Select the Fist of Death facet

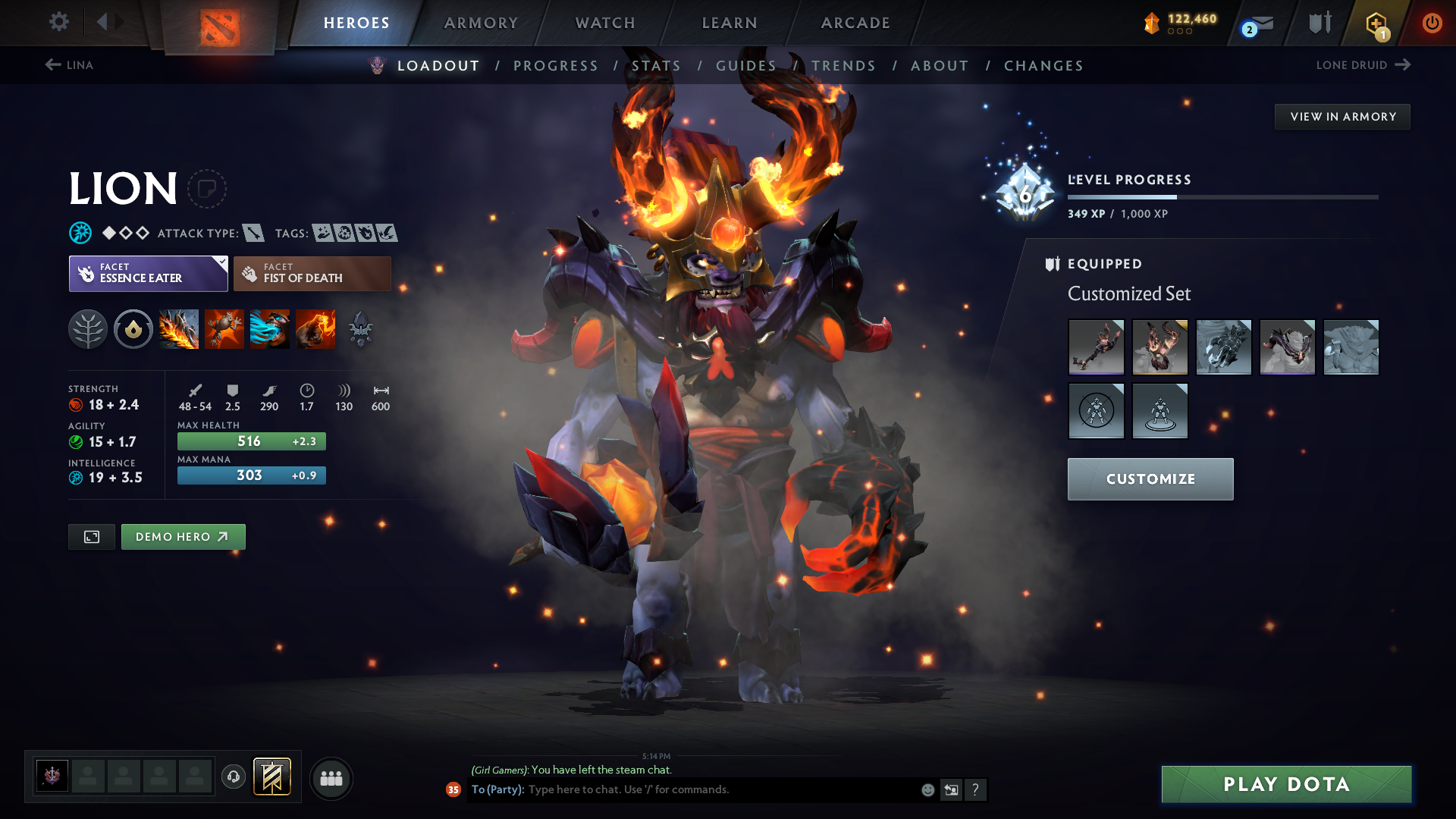pos(312,273)
